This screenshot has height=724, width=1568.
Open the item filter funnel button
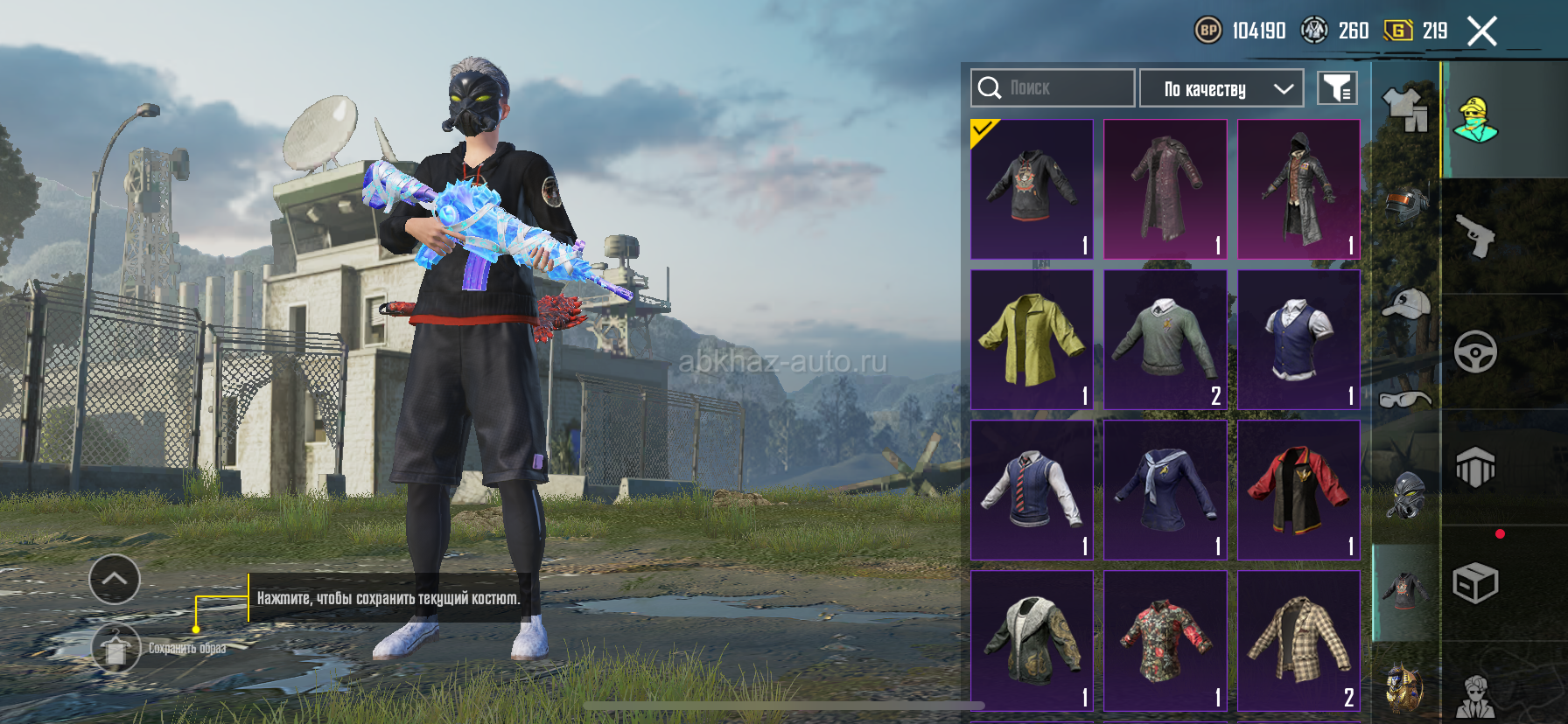pyautogui.click(x=1337, y=88)
